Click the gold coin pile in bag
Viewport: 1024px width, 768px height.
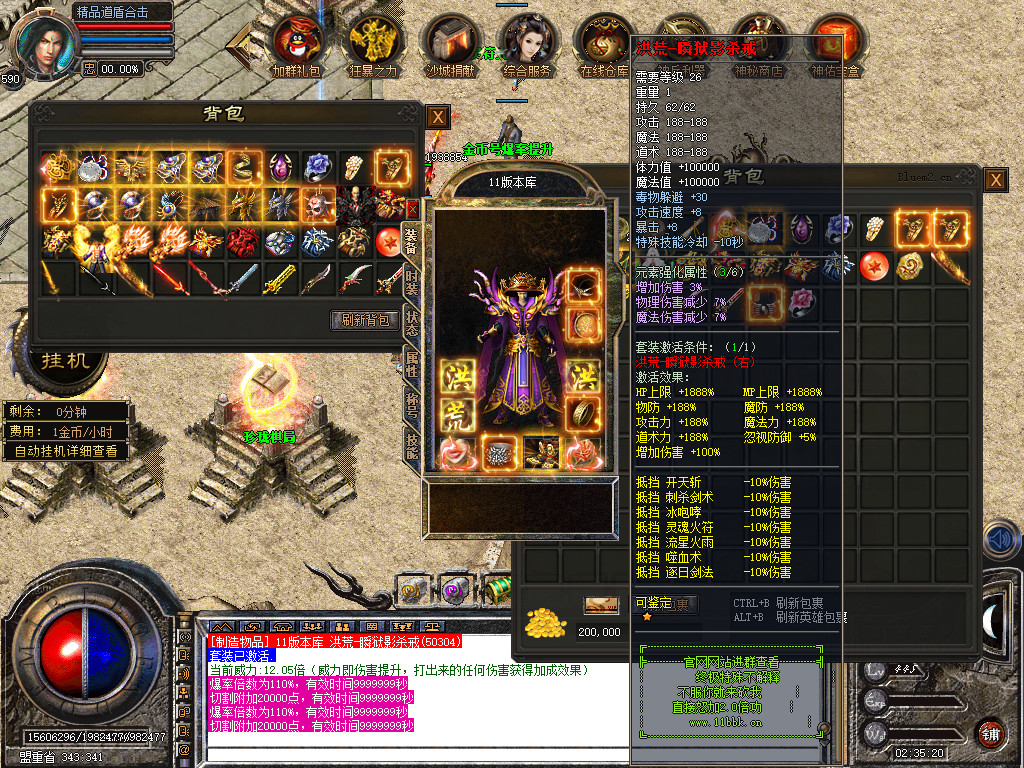[x=545, y=622]
